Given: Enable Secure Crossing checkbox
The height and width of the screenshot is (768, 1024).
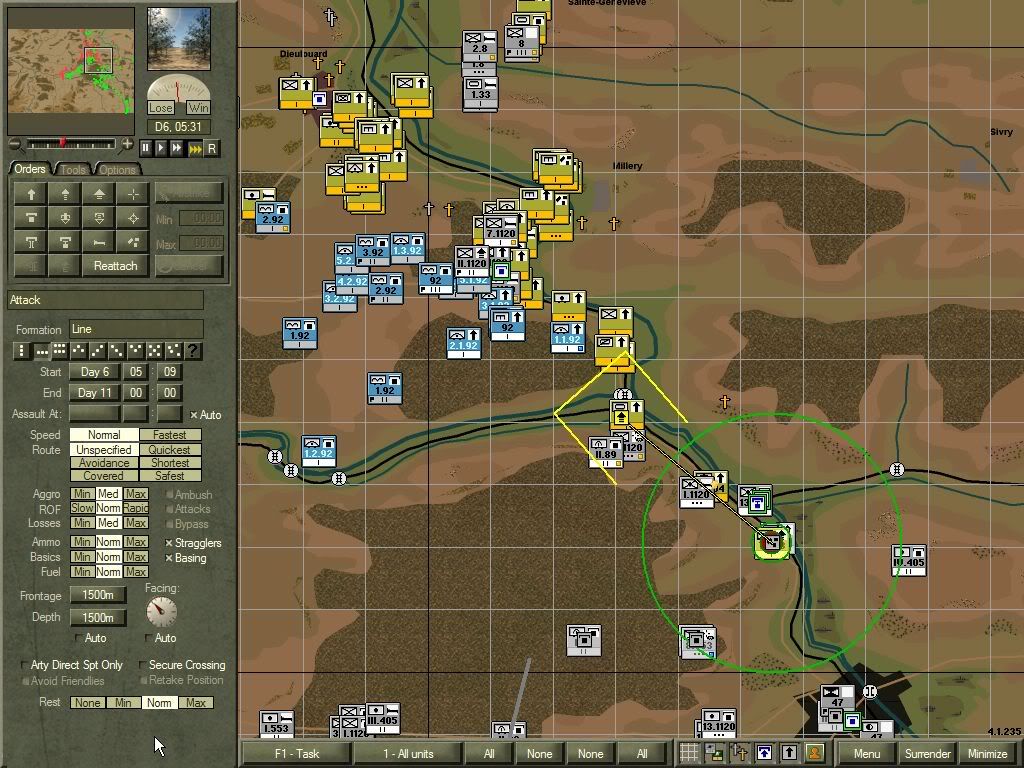Looking at the screenshot, I should tap(142, 665).
